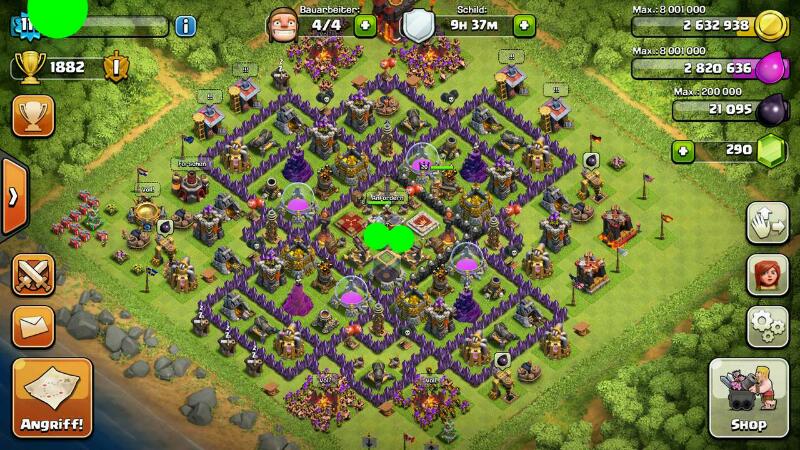Screen dimensions: 800x450
Task: Add a builder using the plus button
Action: [x=365, y=25]
